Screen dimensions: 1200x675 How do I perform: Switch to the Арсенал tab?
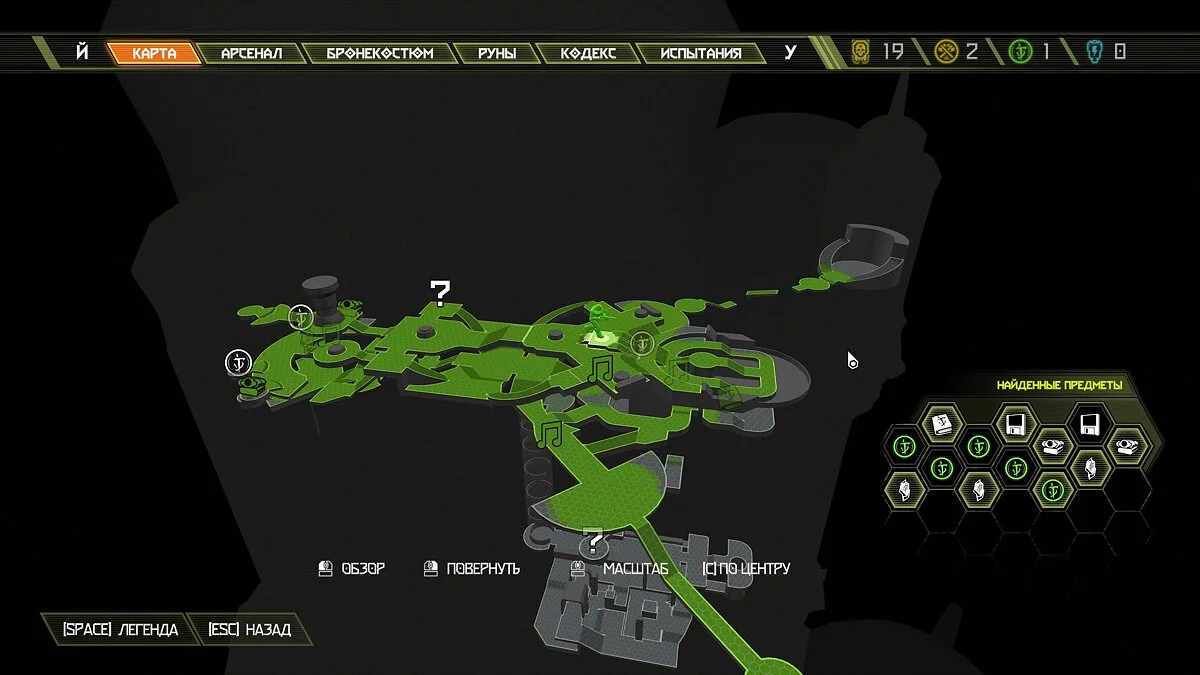(251, 53)
